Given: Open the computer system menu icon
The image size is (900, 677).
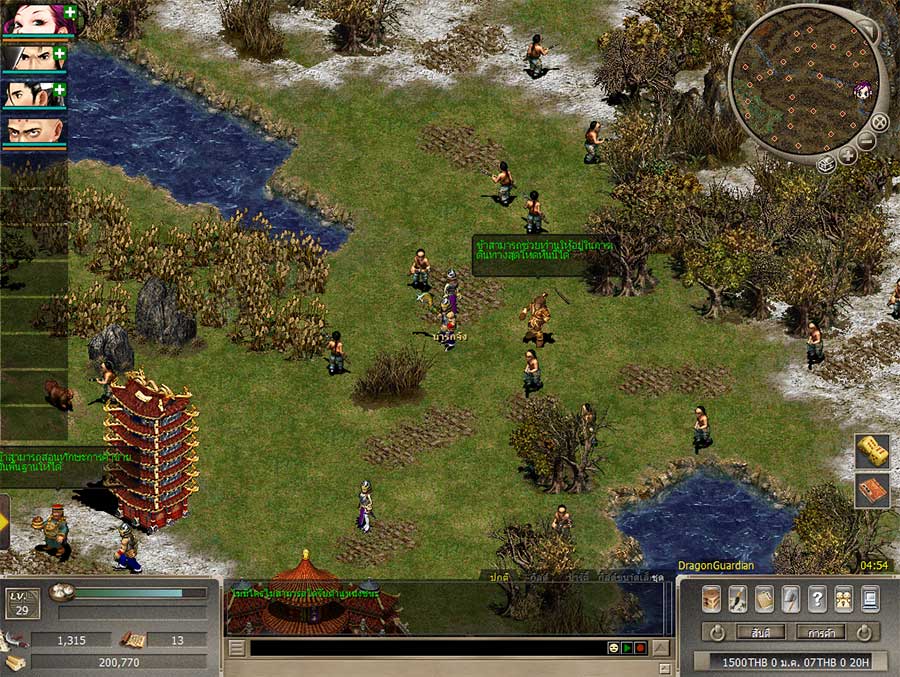Looking at the screenshot, I should click(x=869, y=598).
